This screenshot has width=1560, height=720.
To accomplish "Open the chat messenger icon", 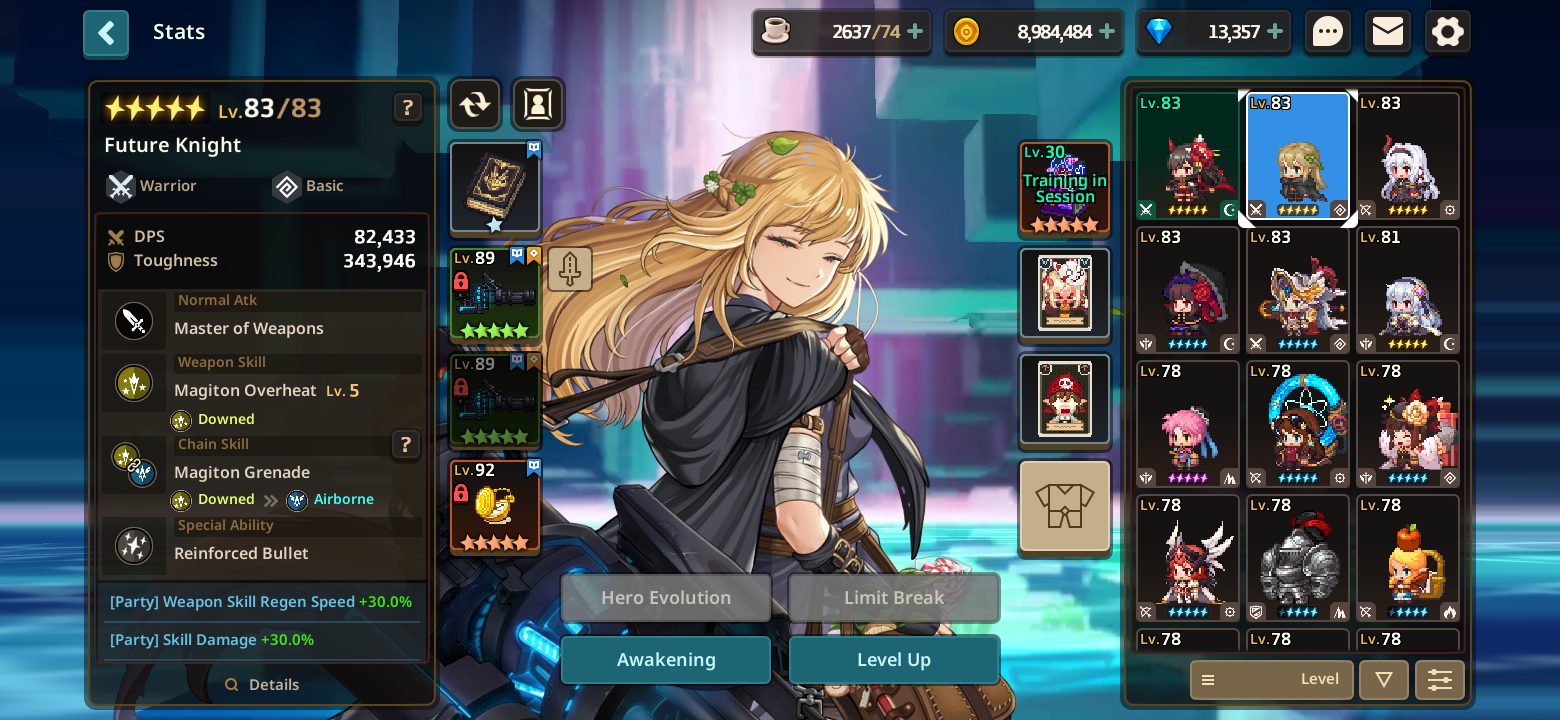I will point(1328,31).
